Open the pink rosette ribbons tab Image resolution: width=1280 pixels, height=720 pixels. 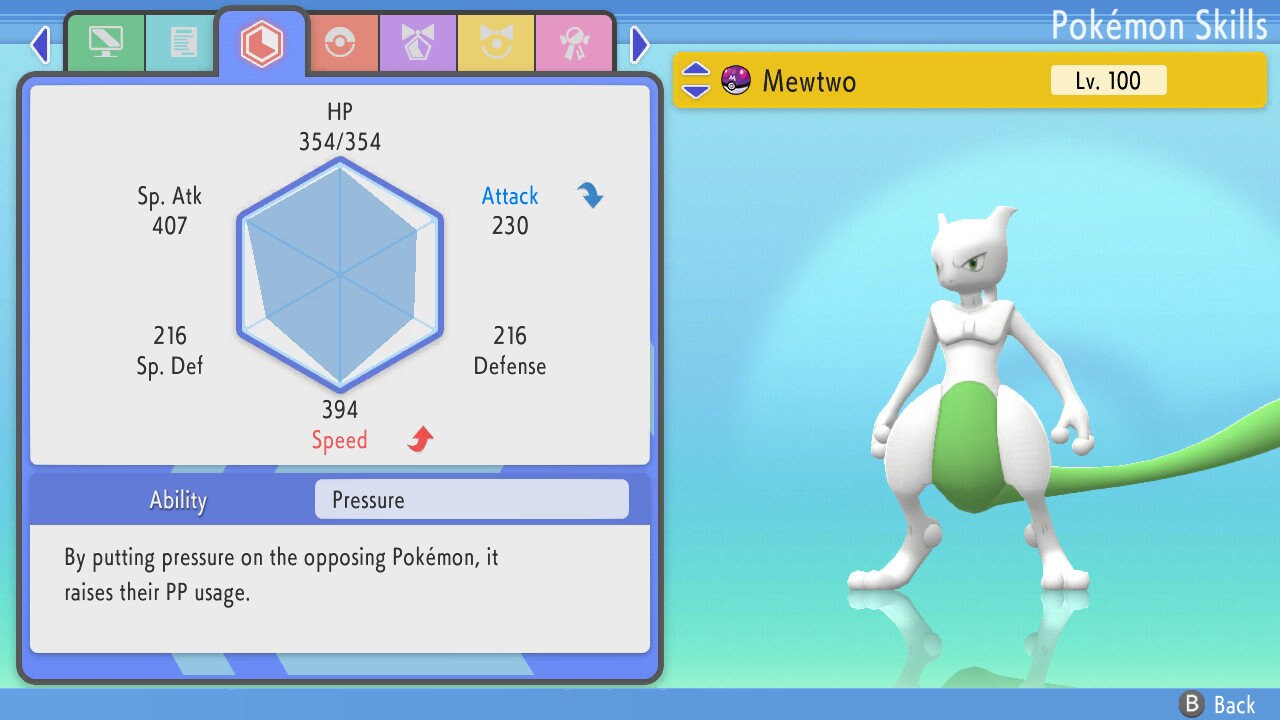coord(574,43)
